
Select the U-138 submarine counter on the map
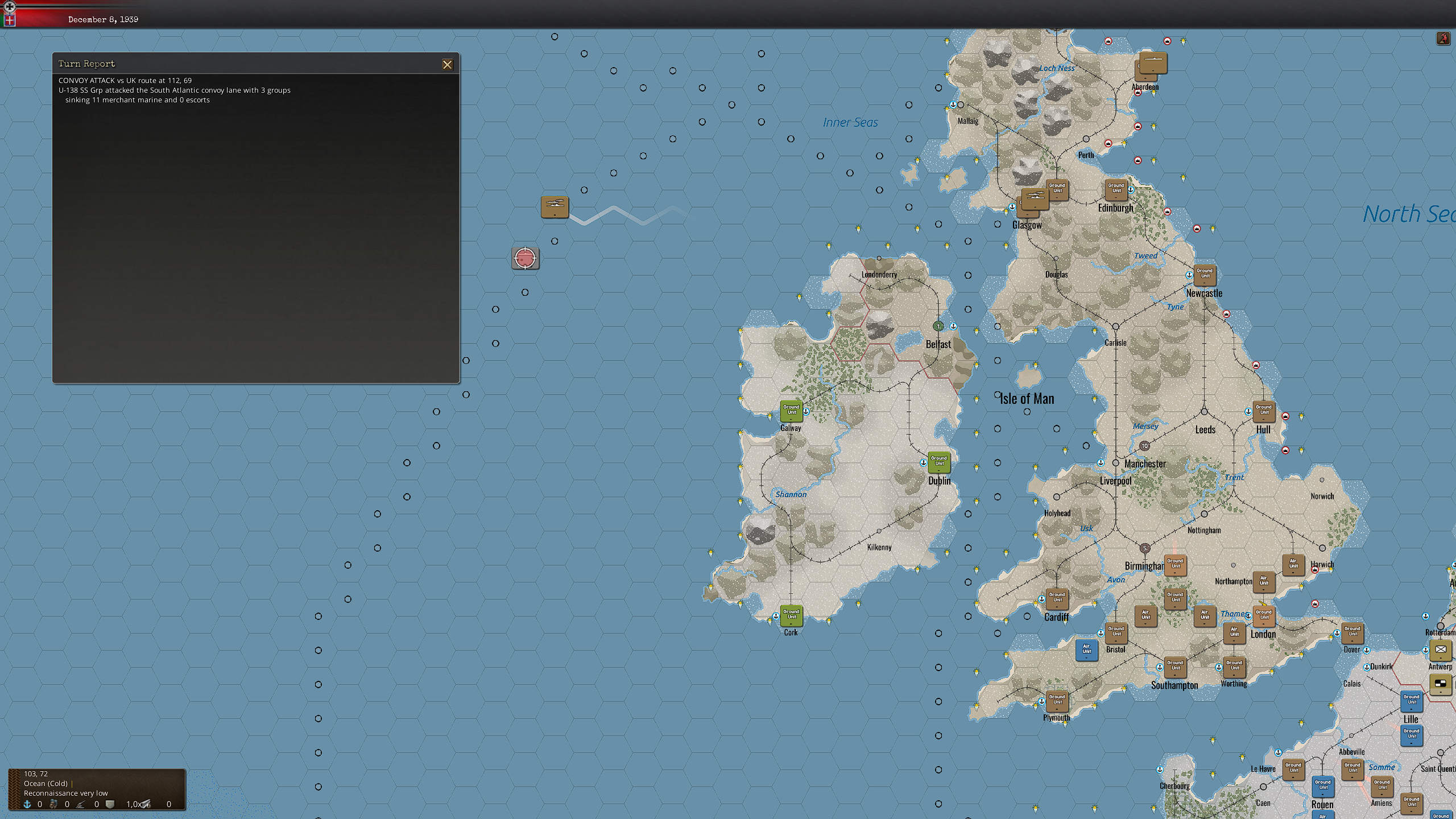click(x=555, y=207)
